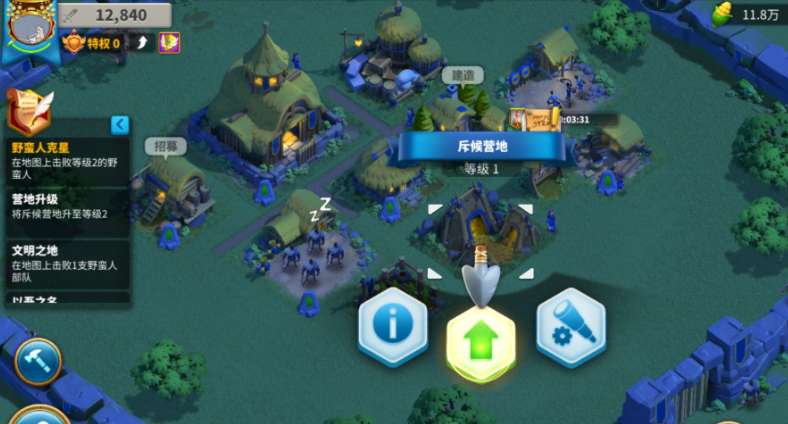Open the 特权 VIP privileges panel
This screenshot has height=424, width=788.
click(x=94, y=43)
